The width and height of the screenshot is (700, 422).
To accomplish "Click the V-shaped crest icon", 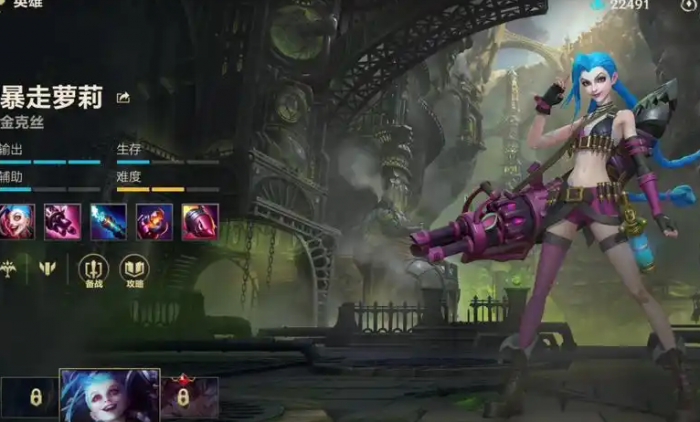I will [47, 268].
